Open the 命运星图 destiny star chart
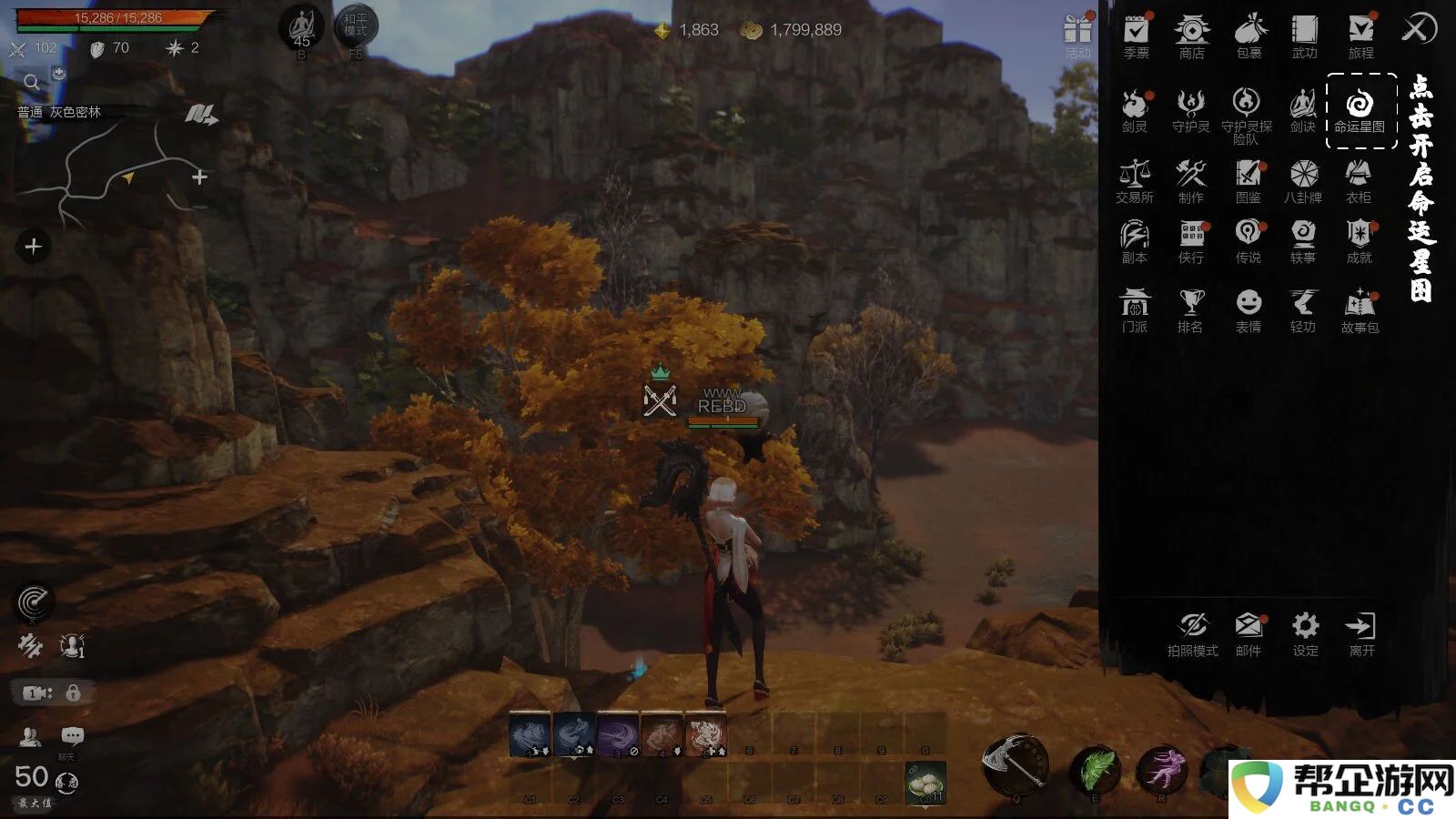 (x=1360, y=109)
